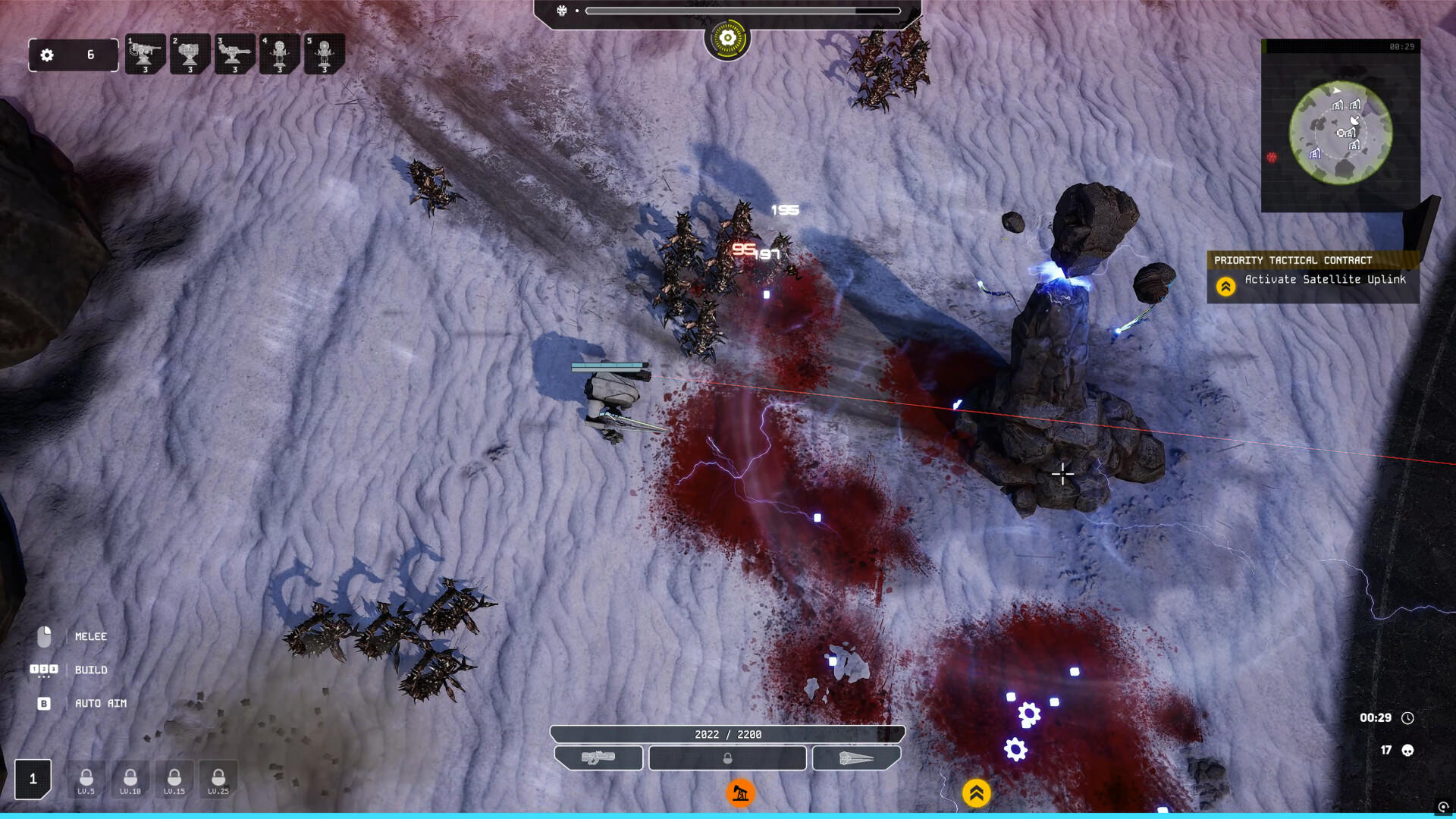Screen dimensions: 1456x819
Task: Click the locked LV.5 ability slot
Action: pos(86,779)
